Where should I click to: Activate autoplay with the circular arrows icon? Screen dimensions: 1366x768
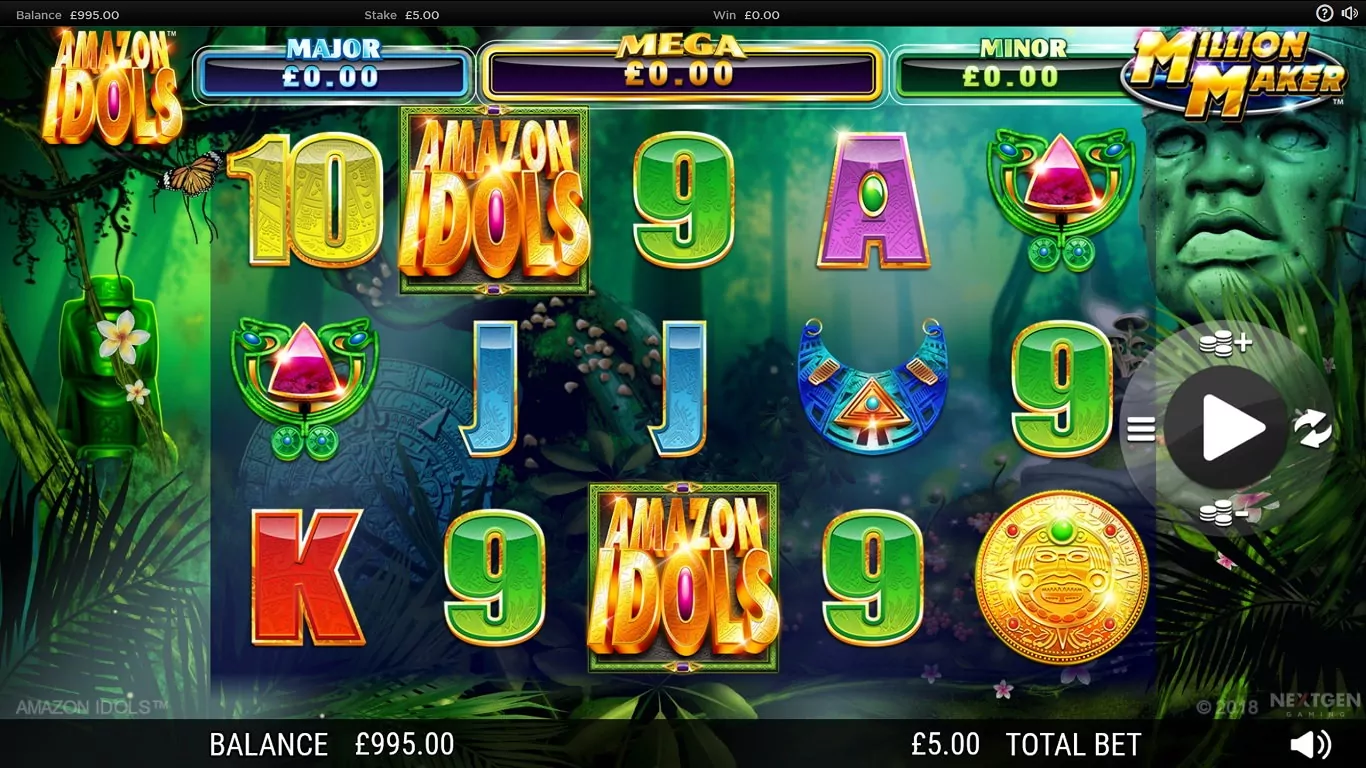1312,429
